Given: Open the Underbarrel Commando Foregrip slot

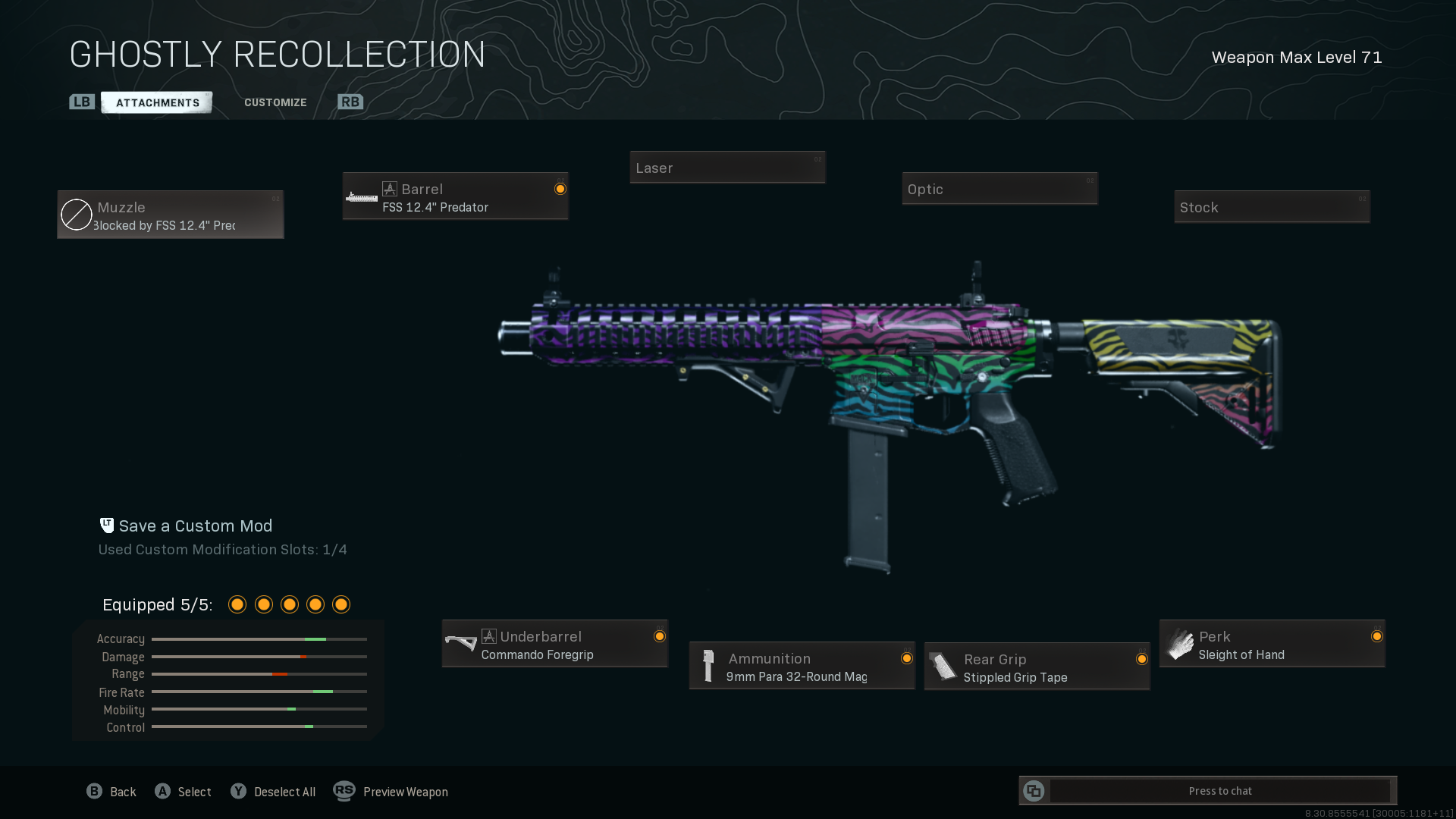Looking at the screenshot, I should click(x=554, y=645).
